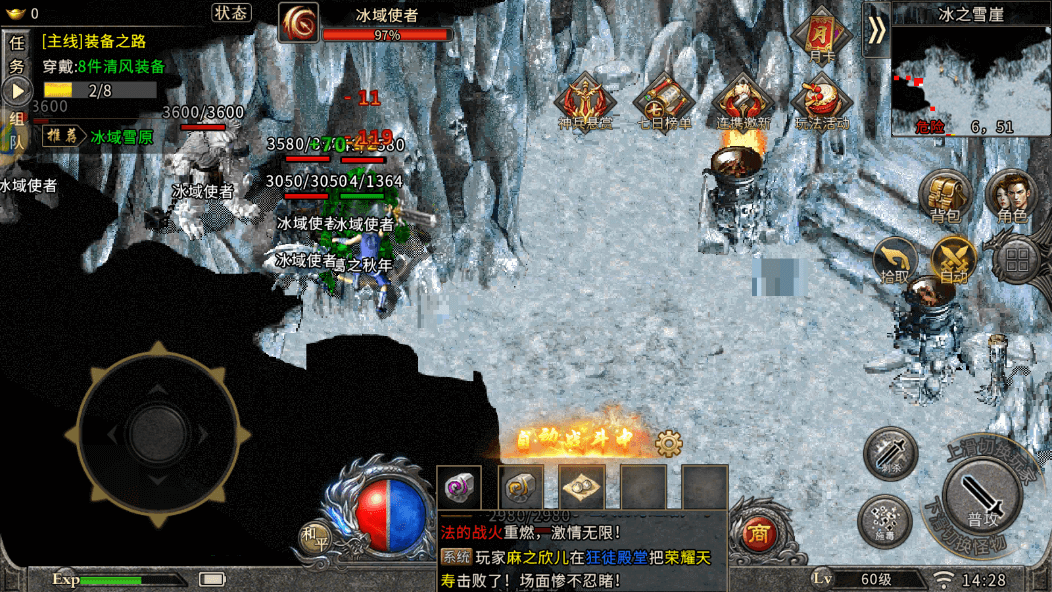
Task: Switch to the 组队 team tab
Action: (16, 130)
